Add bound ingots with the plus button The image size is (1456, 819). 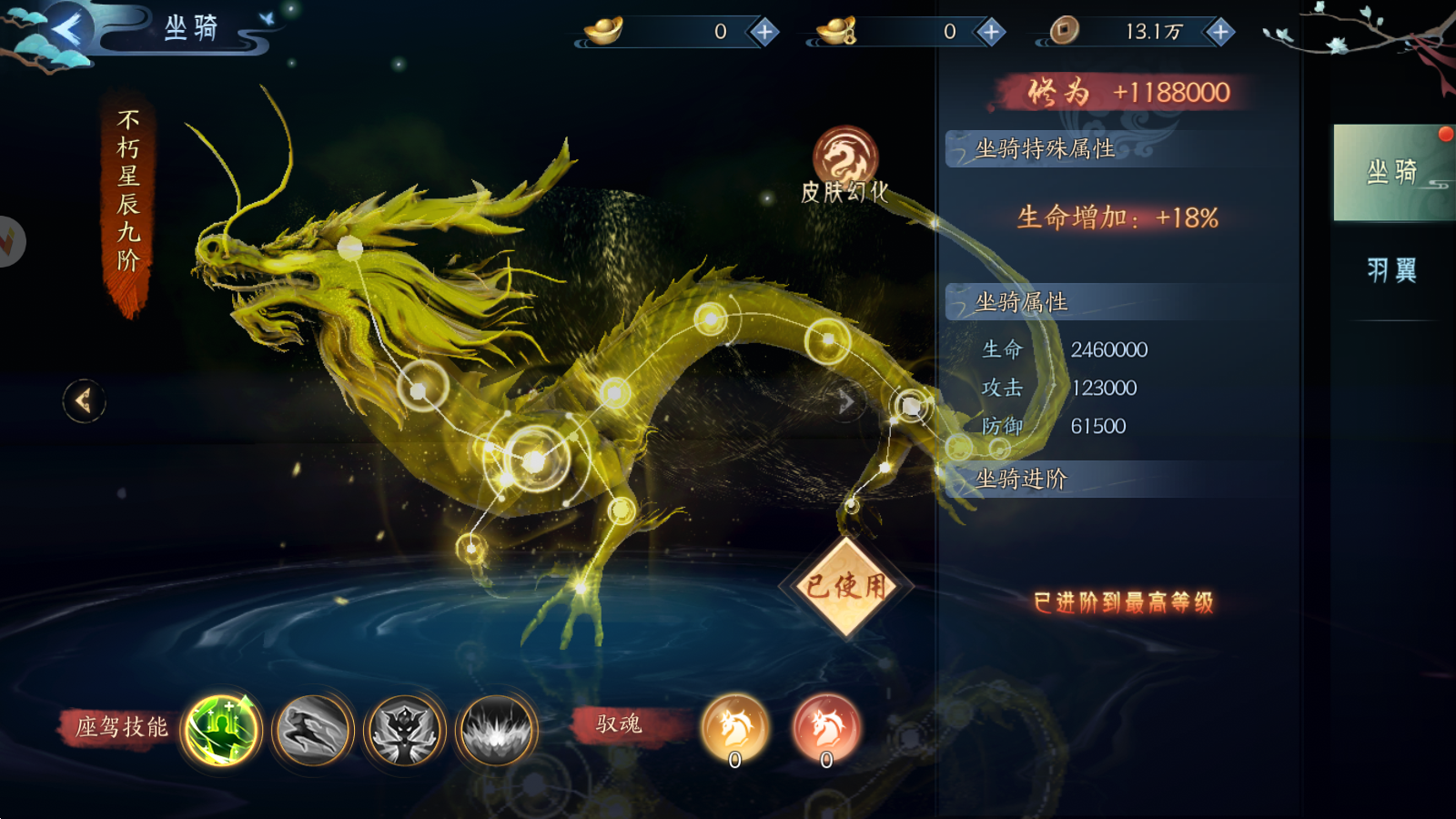point(991,33)
